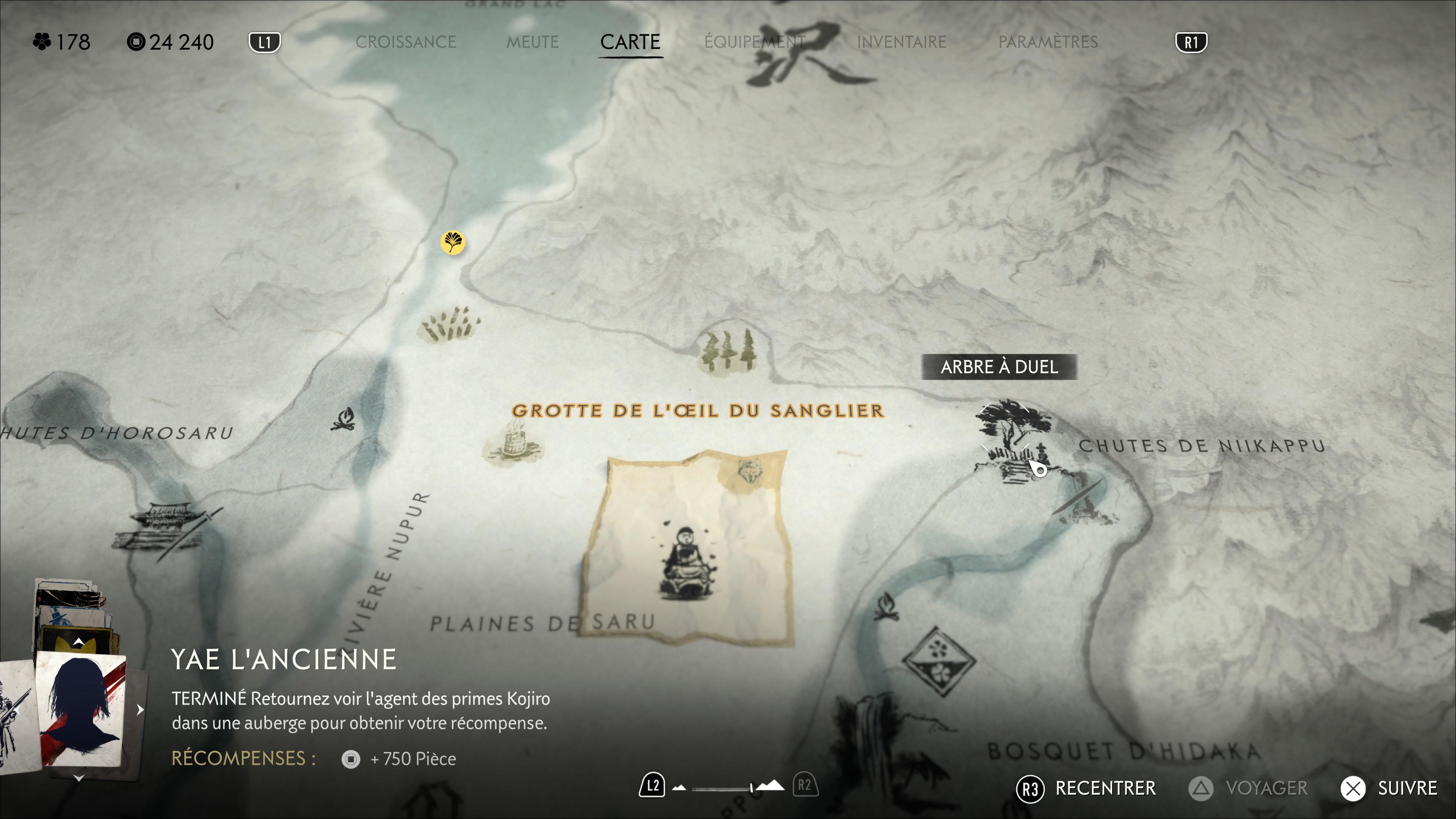1456x819 pixels.
Task: Open the Meute tab
Action: tap(532, 42)
